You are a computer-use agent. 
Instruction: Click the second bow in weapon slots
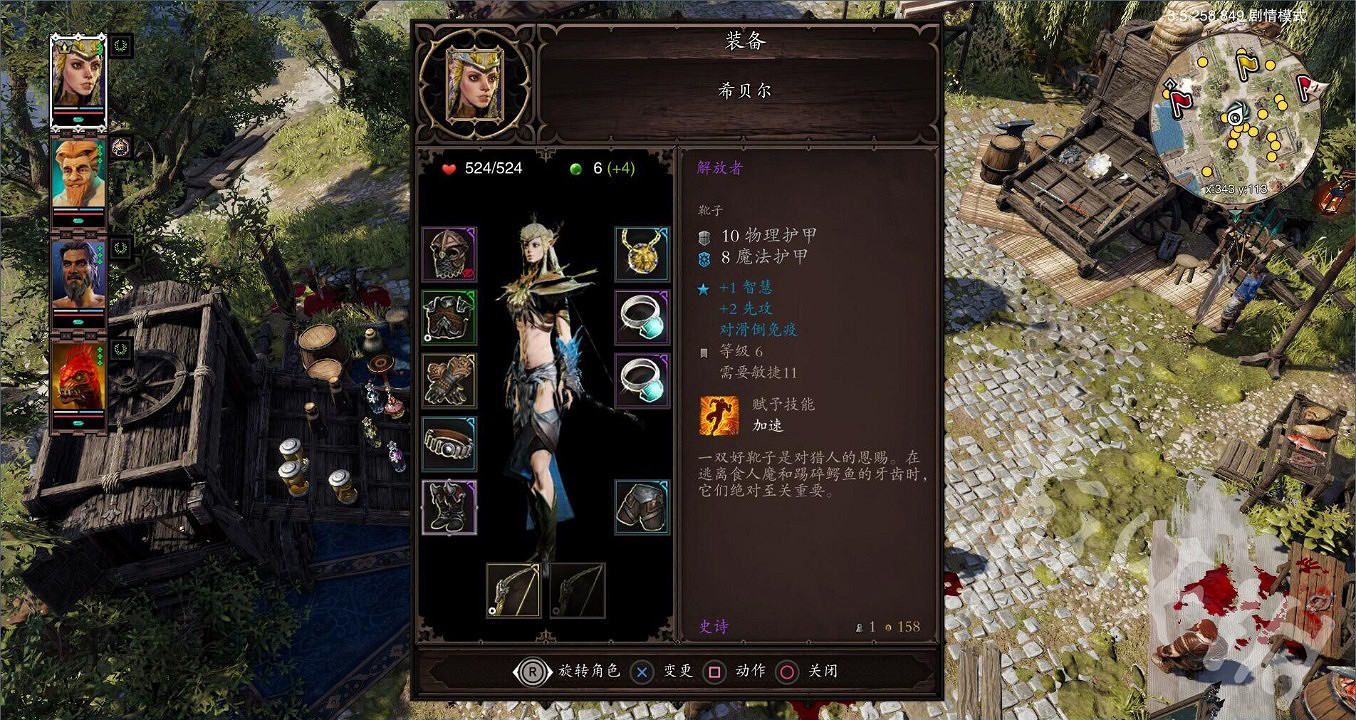(579, 590)
